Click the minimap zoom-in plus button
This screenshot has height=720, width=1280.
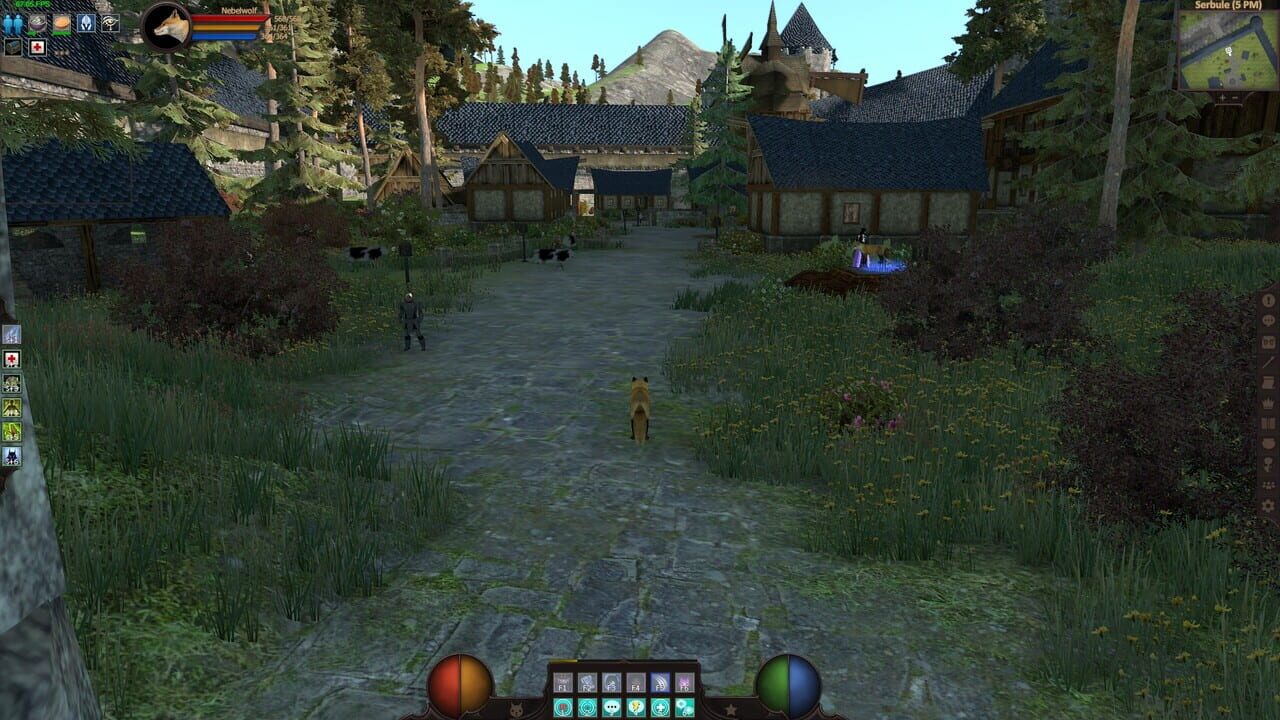[x=1223, y=97]
